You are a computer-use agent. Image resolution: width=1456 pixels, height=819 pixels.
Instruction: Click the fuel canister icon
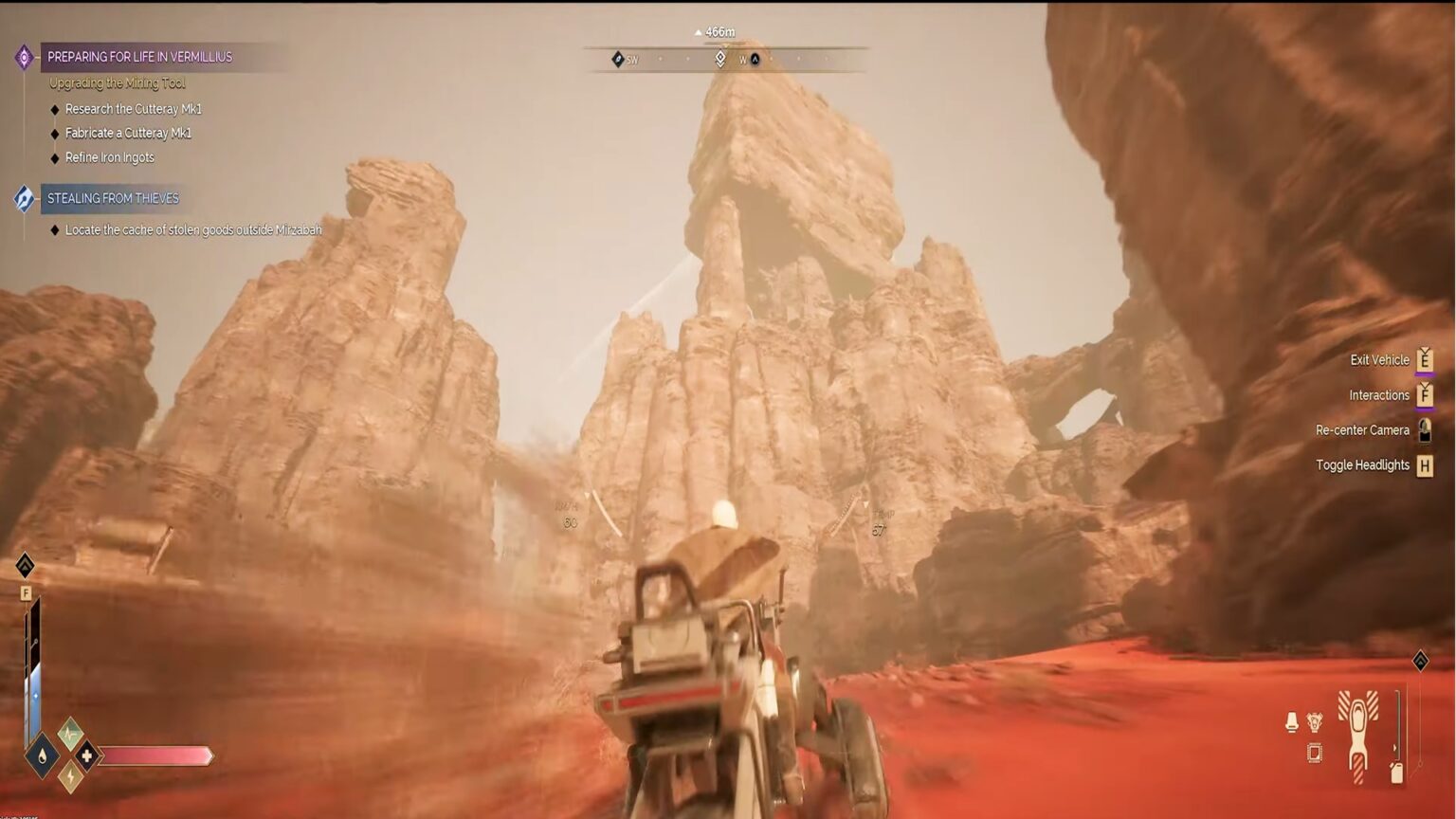click(x=1396, y=773)
